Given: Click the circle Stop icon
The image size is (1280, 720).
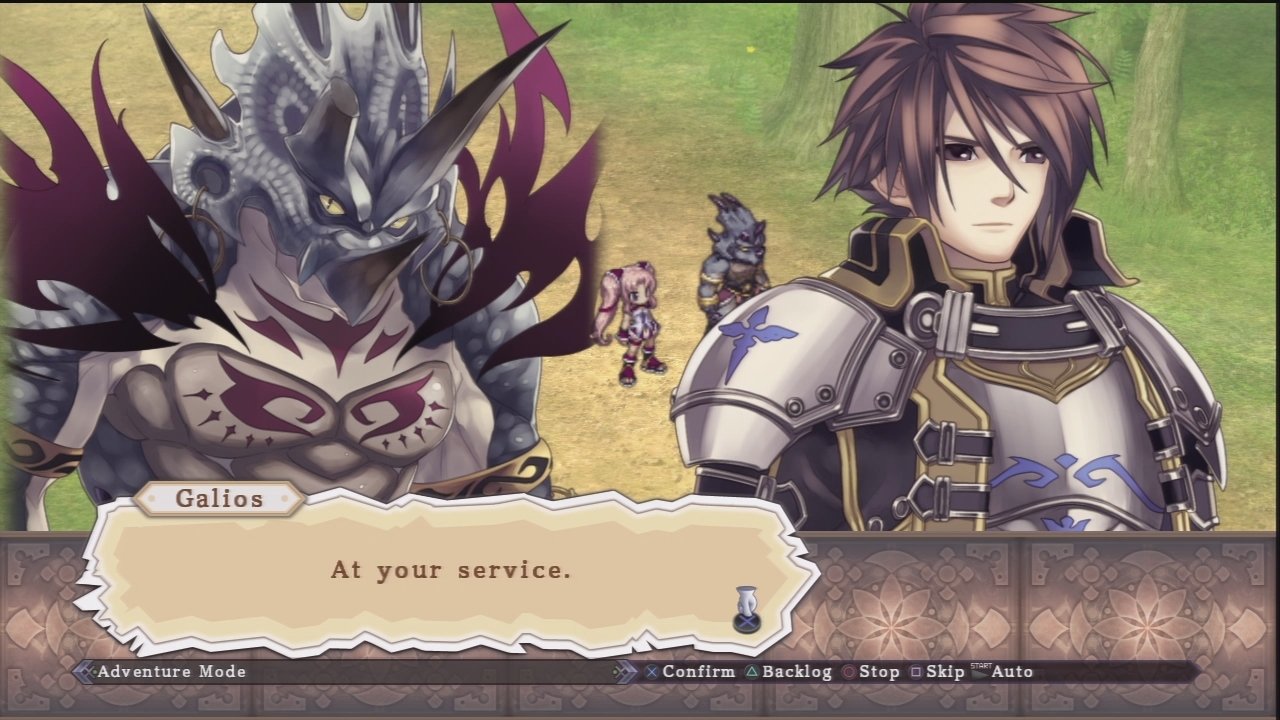Looking at the screenshot, I should tap(850, 672).
